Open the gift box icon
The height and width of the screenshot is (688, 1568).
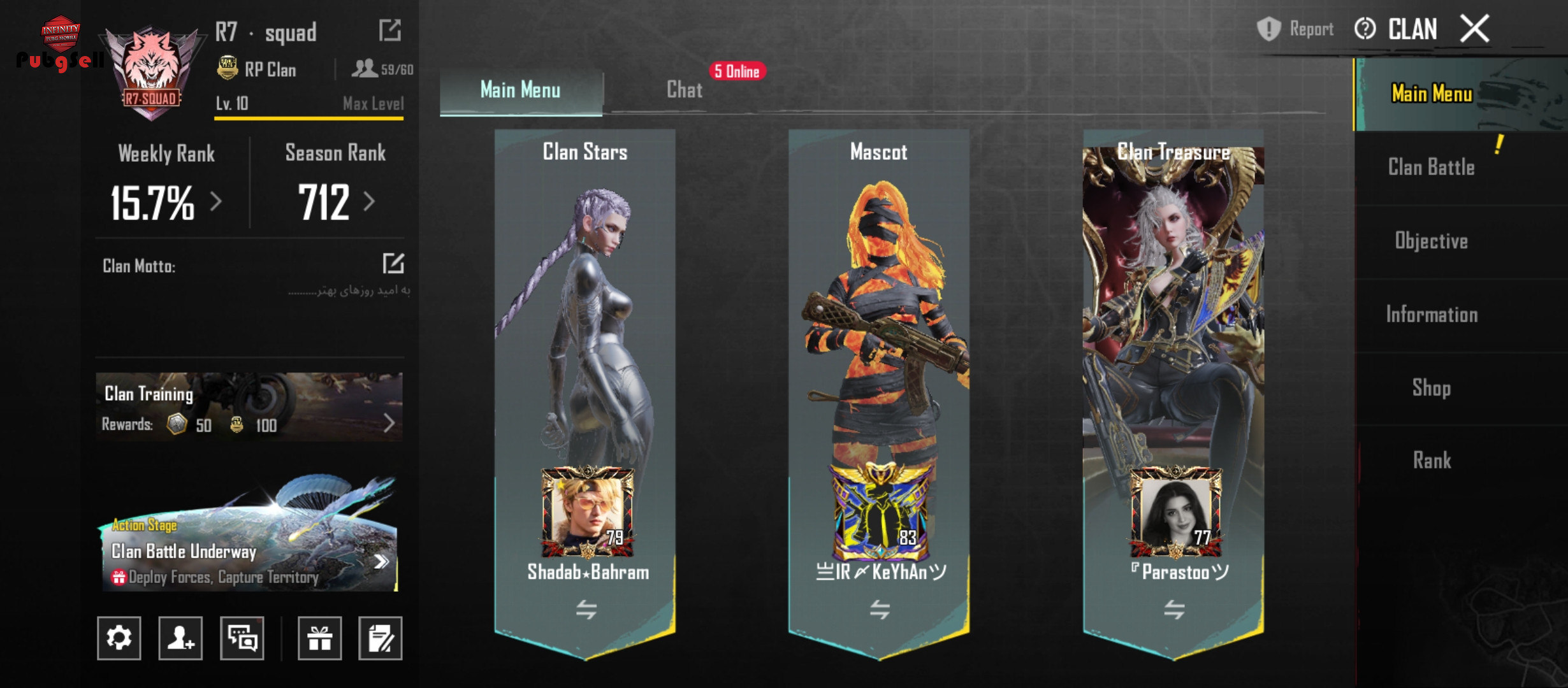(x=319, y=638)
